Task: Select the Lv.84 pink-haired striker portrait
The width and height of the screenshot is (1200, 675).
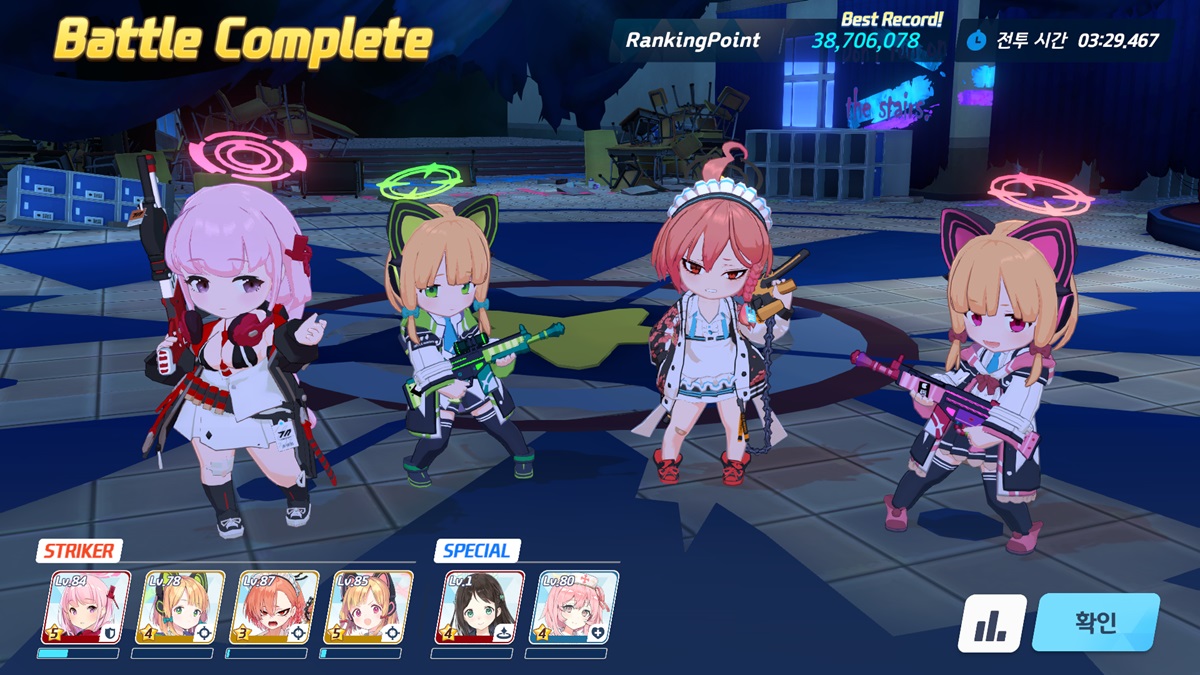Action: pos(85,607)
